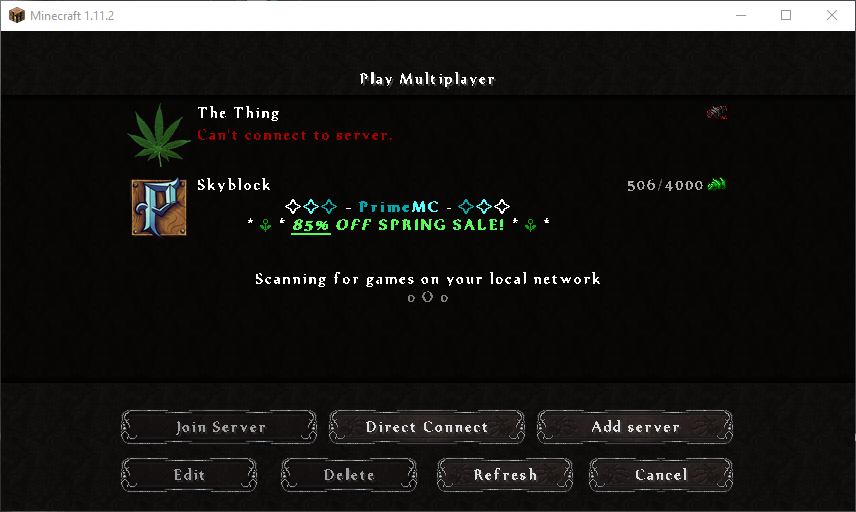Choose Add server
The image size is (856, 512).
(635, 427)
